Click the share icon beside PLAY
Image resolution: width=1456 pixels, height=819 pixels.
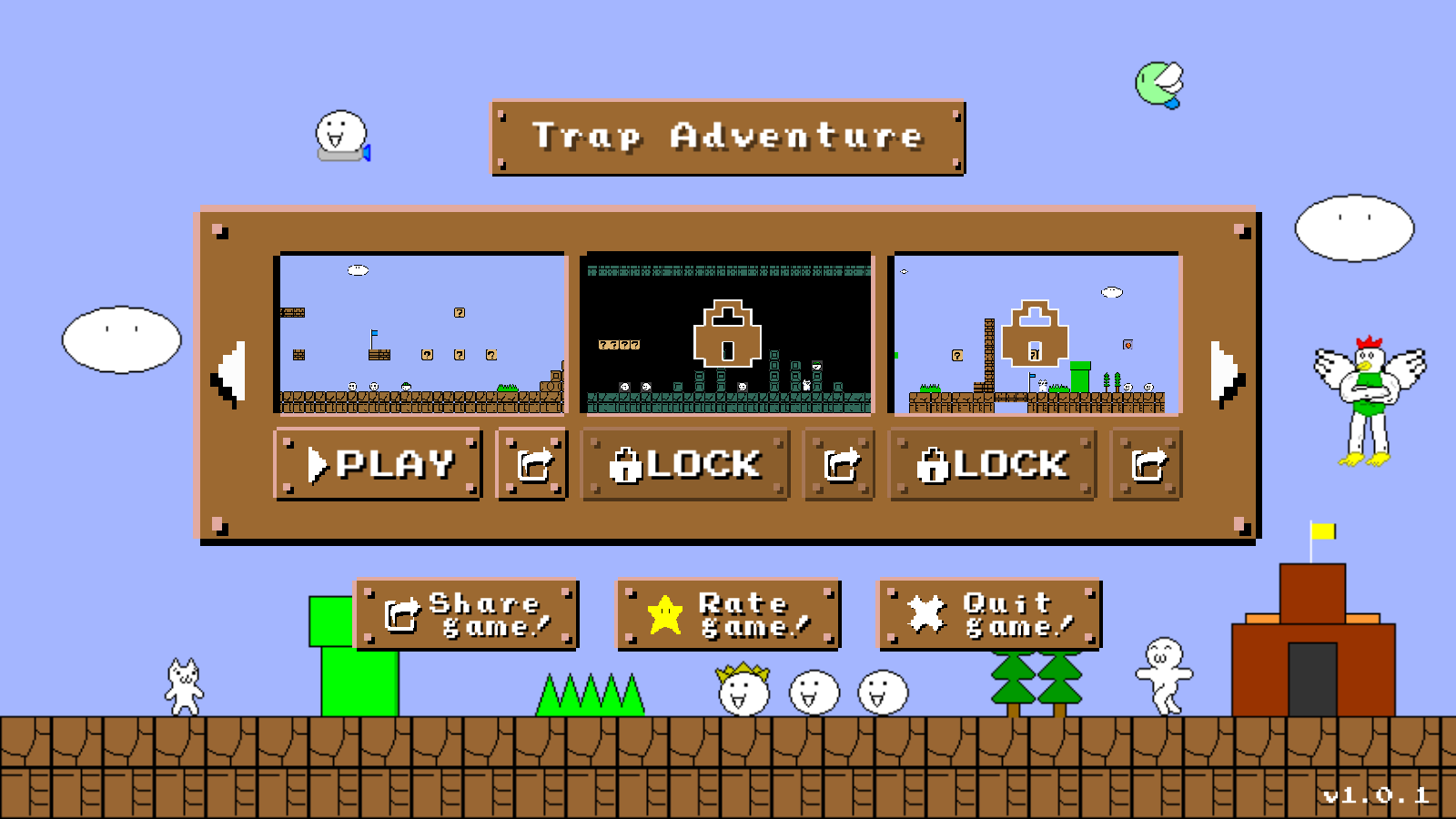532,464
